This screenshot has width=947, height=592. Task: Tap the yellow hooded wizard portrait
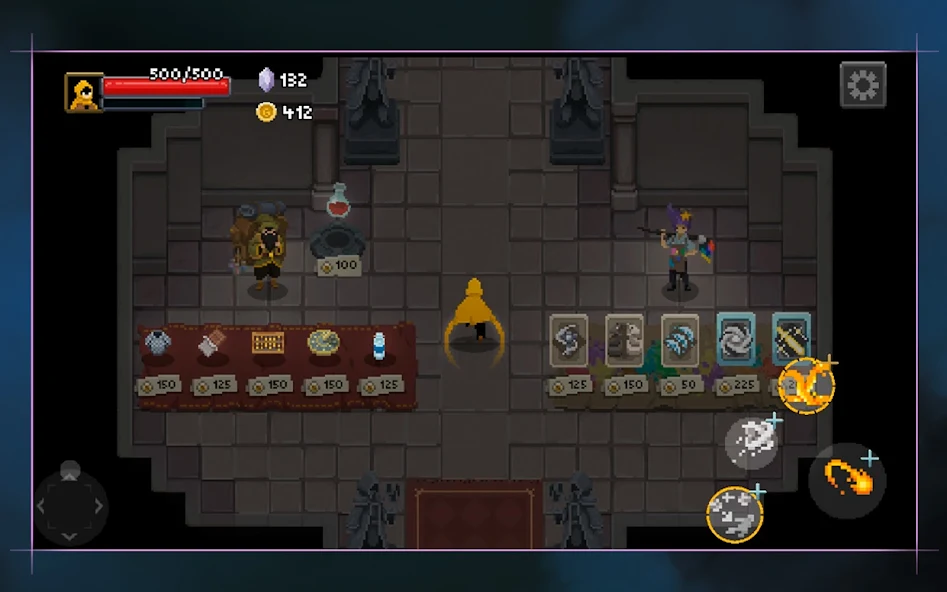84,92
